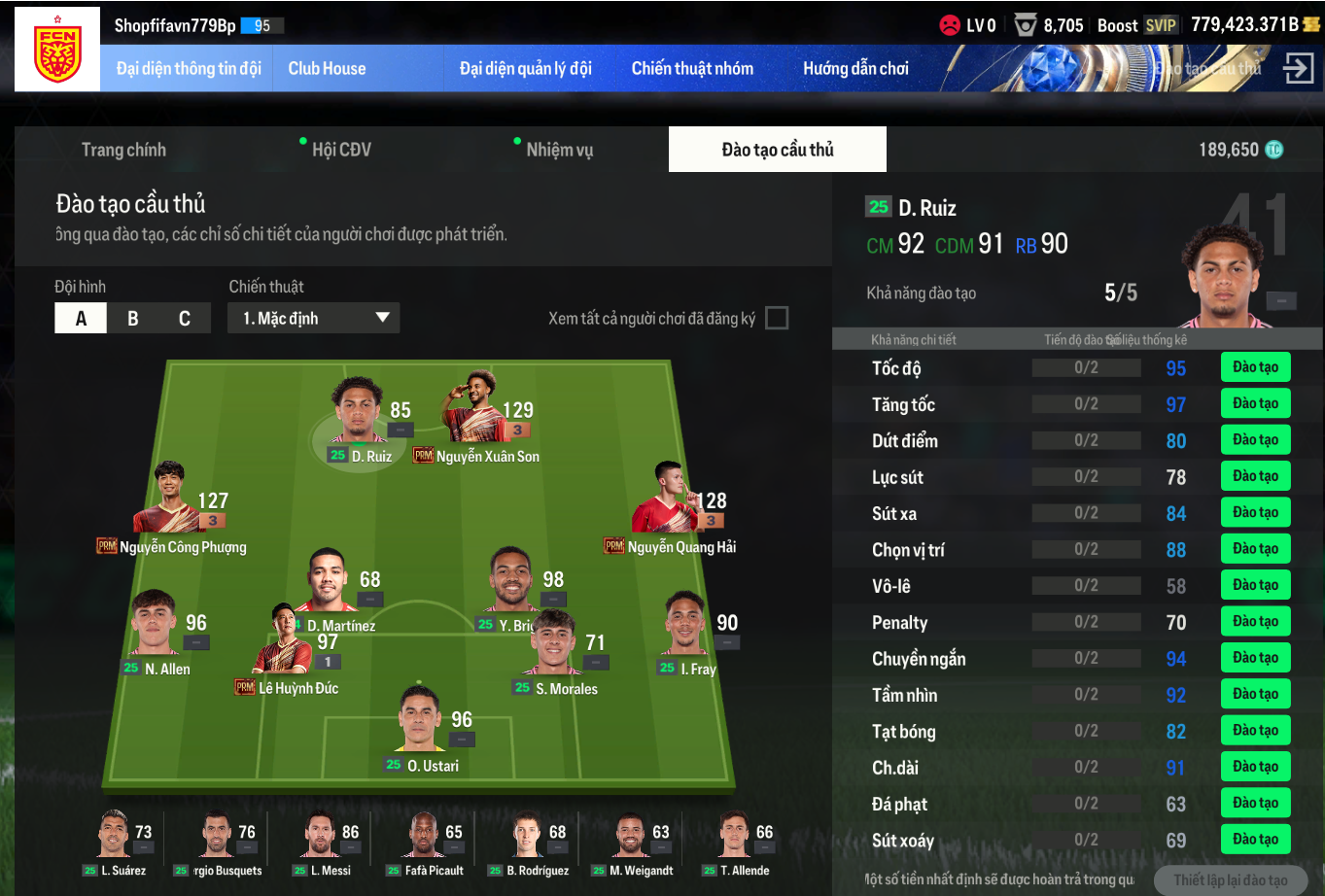Tick the show all registered players checkbox
The width and height of the screenshot is (1325, 896).
tap(777, 318)
